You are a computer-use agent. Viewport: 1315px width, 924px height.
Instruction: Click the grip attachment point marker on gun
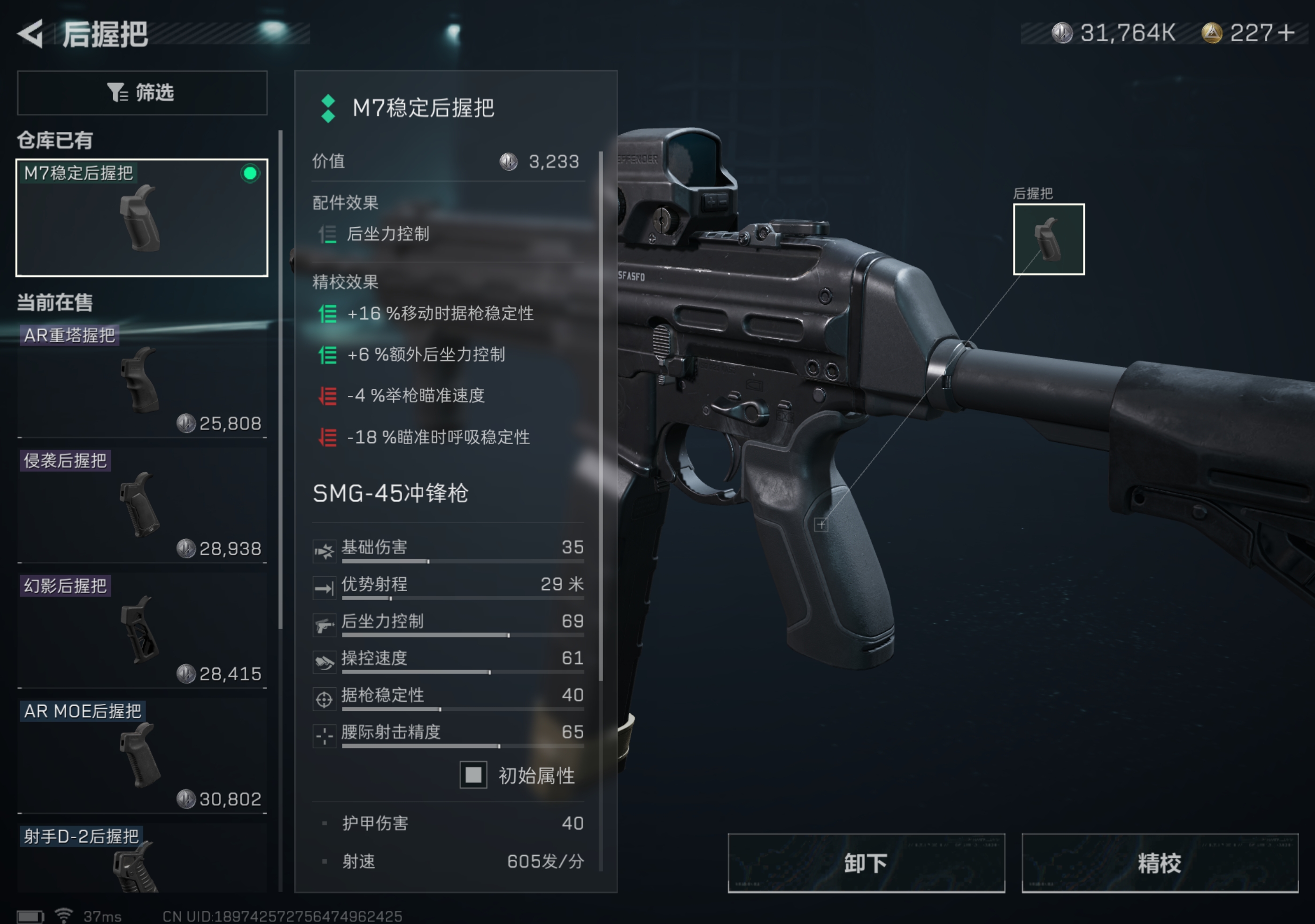click(821, 524)
